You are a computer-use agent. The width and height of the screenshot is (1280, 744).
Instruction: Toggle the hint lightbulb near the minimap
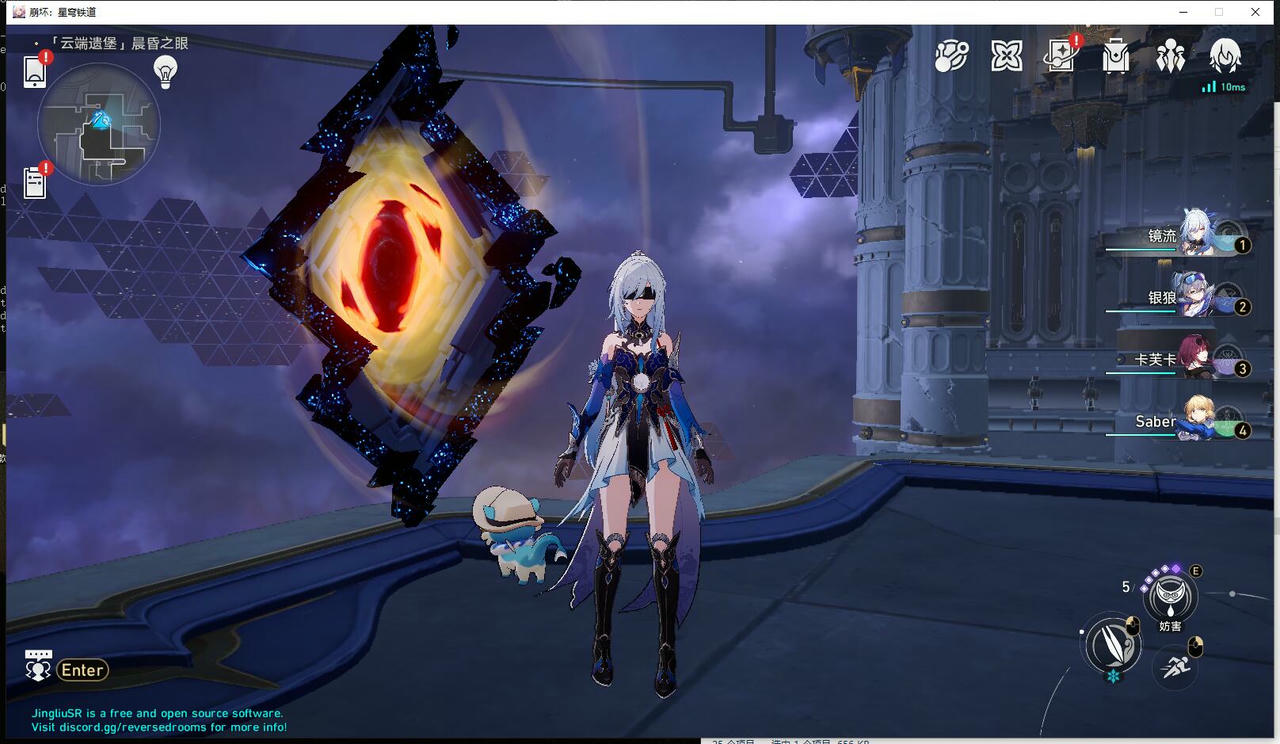165,71
